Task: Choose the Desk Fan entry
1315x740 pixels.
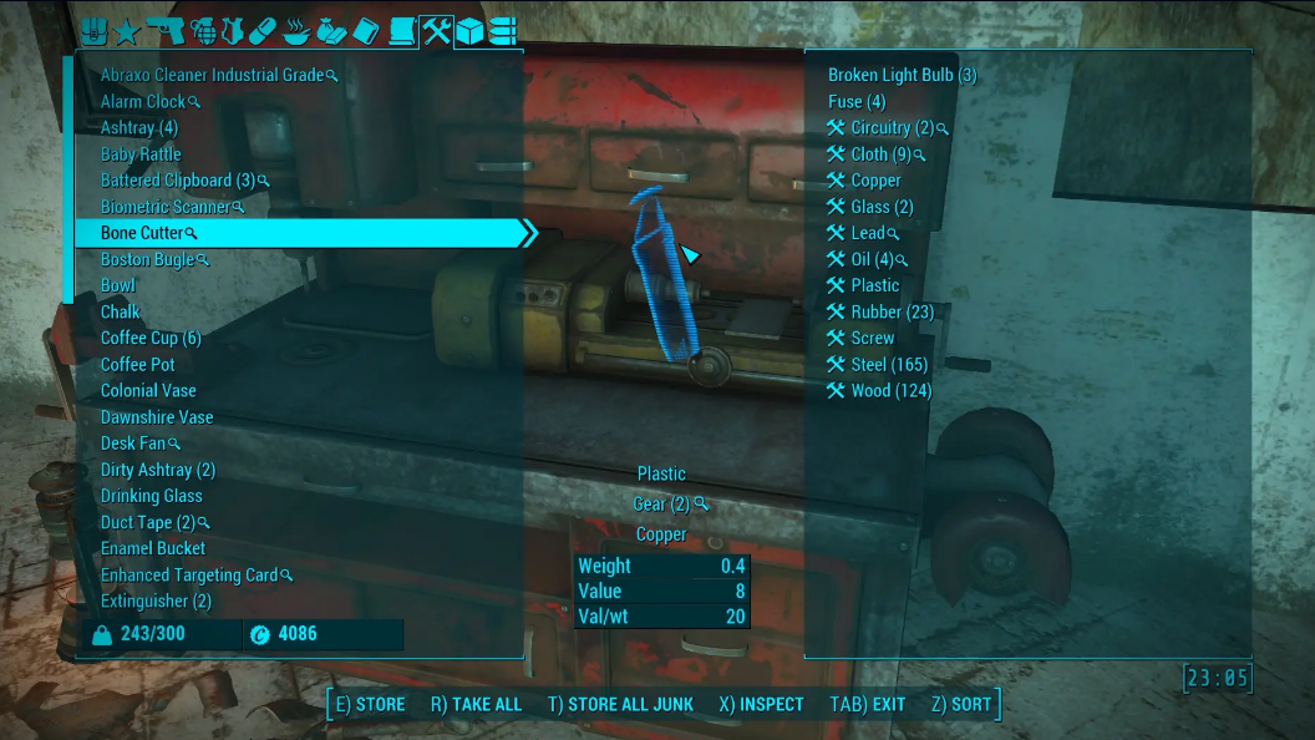Action: (x=133, y=443)
